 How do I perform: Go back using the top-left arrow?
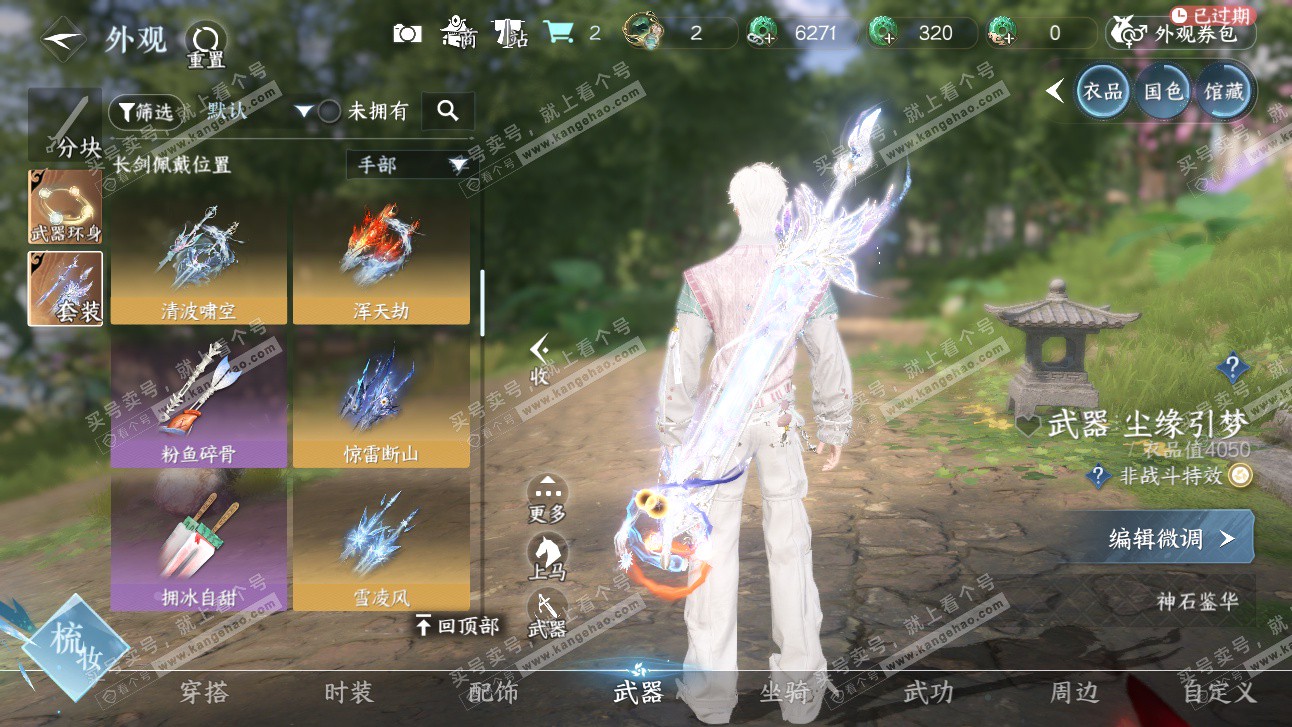click(63, 40)
